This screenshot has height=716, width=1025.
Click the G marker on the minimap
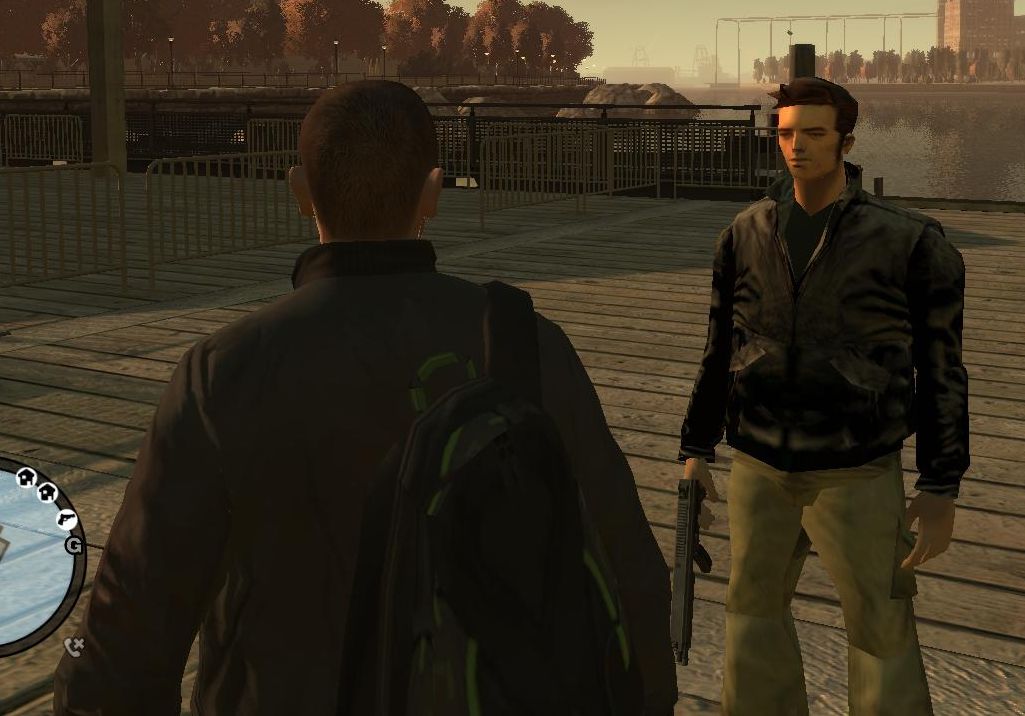click(74, 546)
